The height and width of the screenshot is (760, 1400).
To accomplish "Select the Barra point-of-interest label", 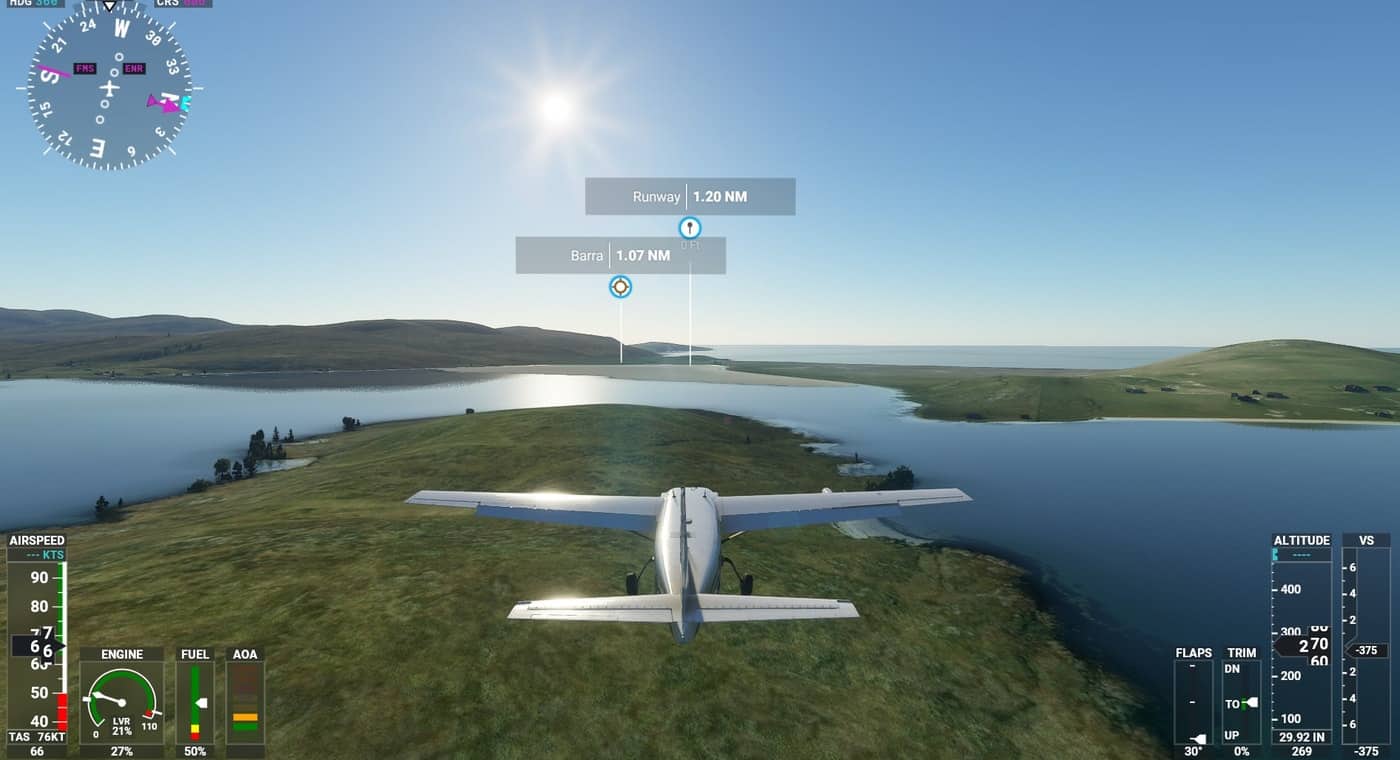I will [620, 255].
